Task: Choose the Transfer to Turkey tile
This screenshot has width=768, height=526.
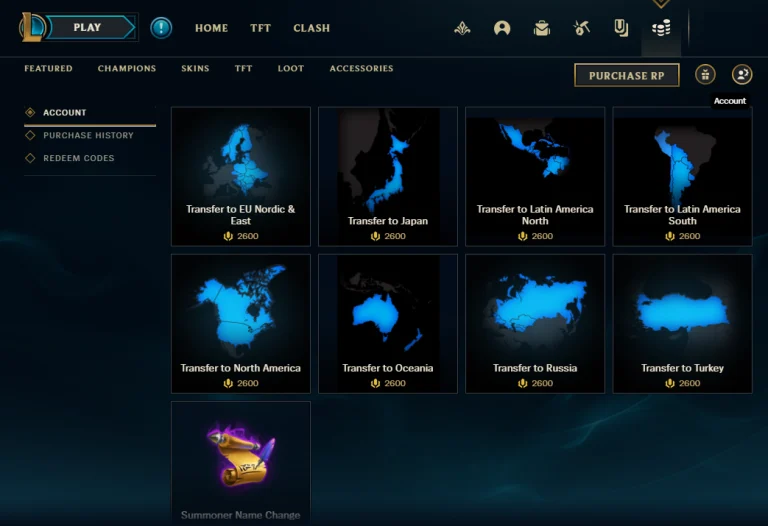Action: (682, 323)
